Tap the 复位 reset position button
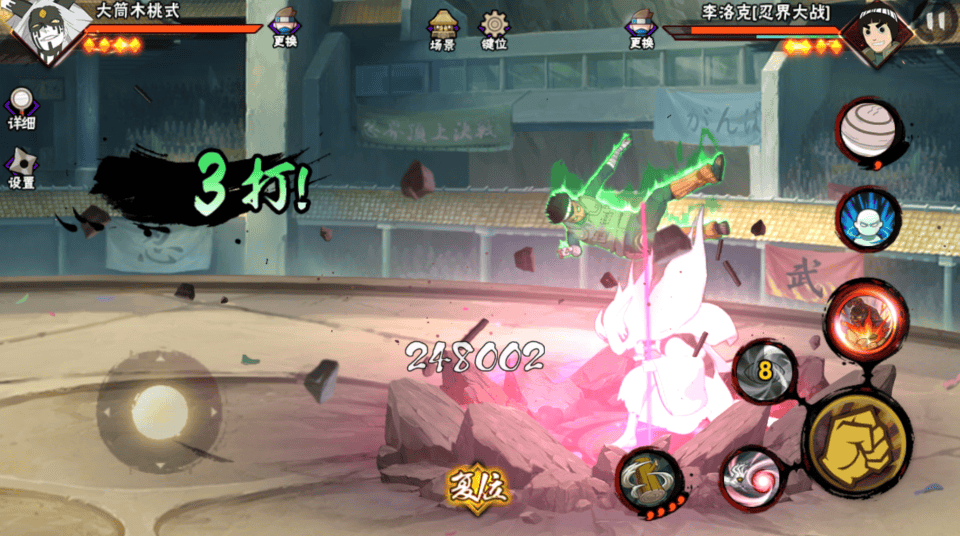 coord(478,488)
